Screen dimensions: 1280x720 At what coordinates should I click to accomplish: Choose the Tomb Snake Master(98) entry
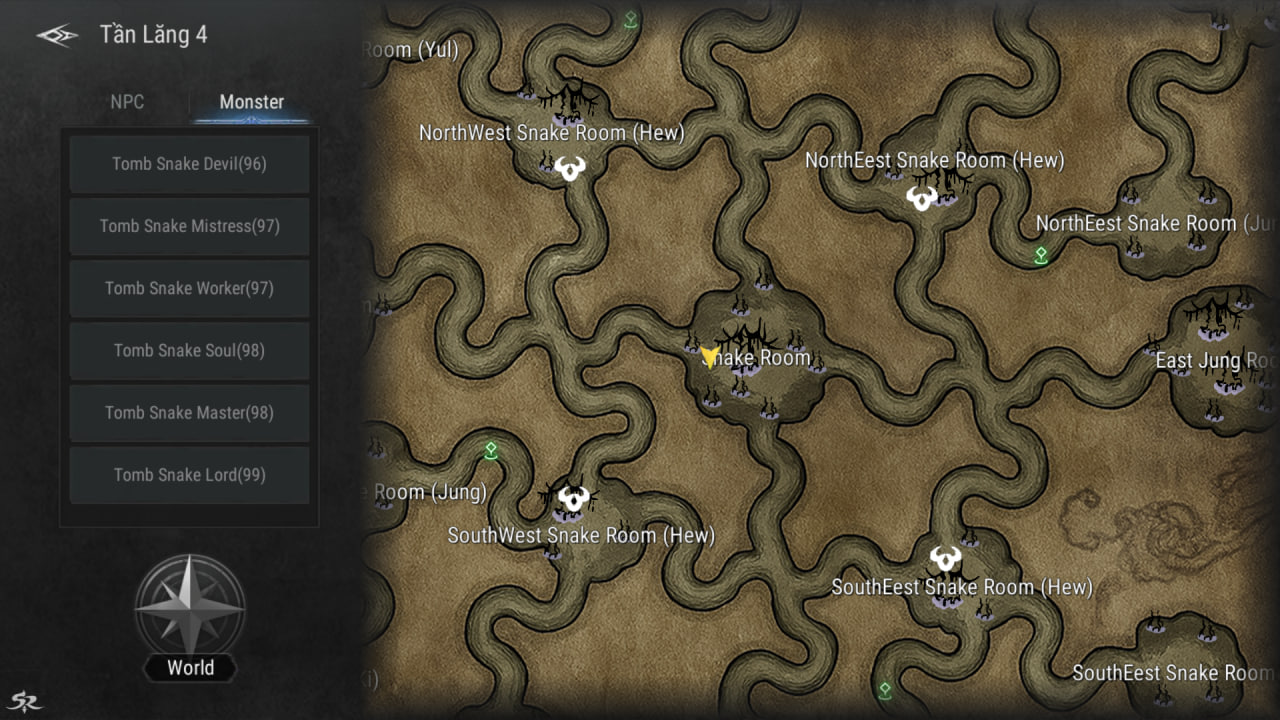[189, 412]
